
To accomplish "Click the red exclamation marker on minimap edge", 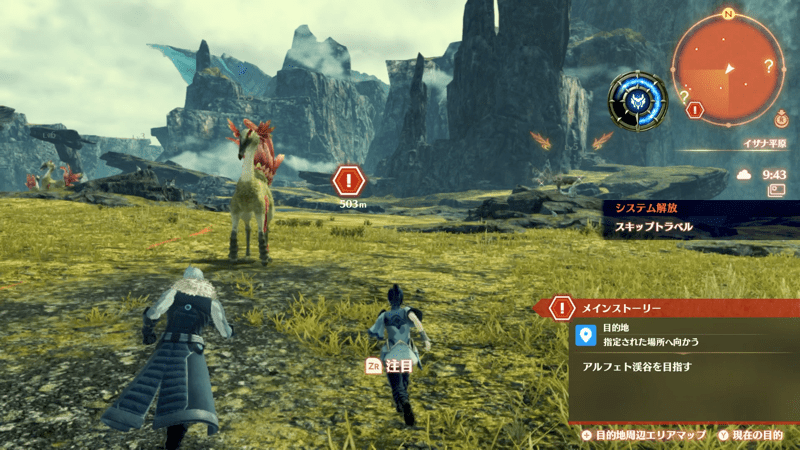I will (x=696, y=110).
